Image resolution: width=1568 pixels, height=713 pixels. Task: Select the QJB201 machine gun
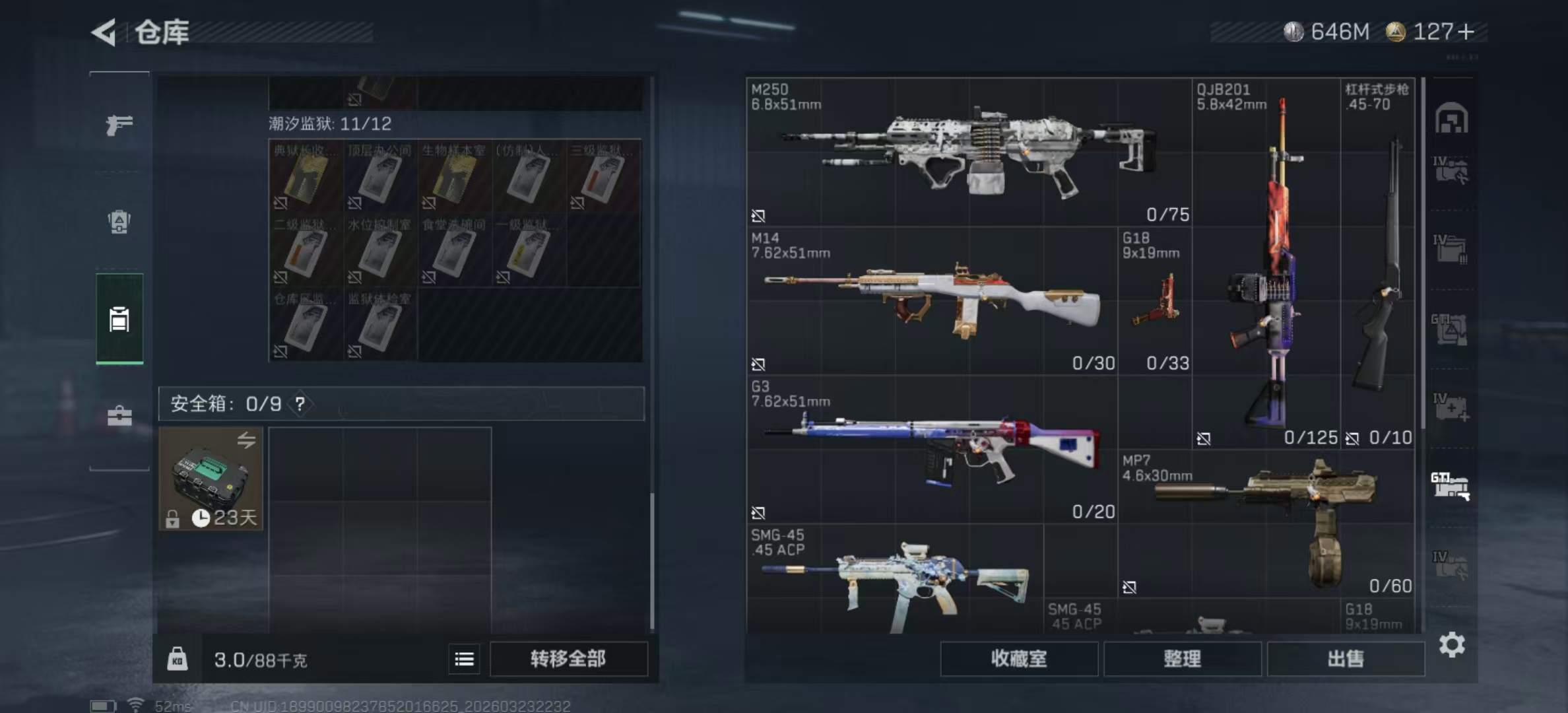point(1266,264)
